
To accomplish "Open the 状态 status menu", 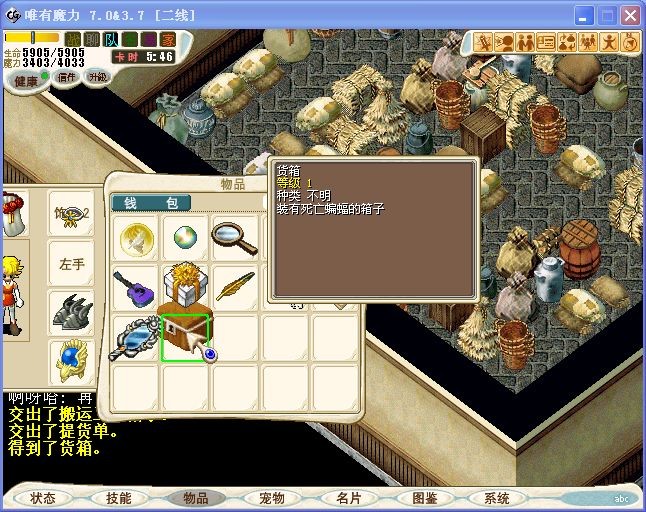I will click(x=43, y=497).
